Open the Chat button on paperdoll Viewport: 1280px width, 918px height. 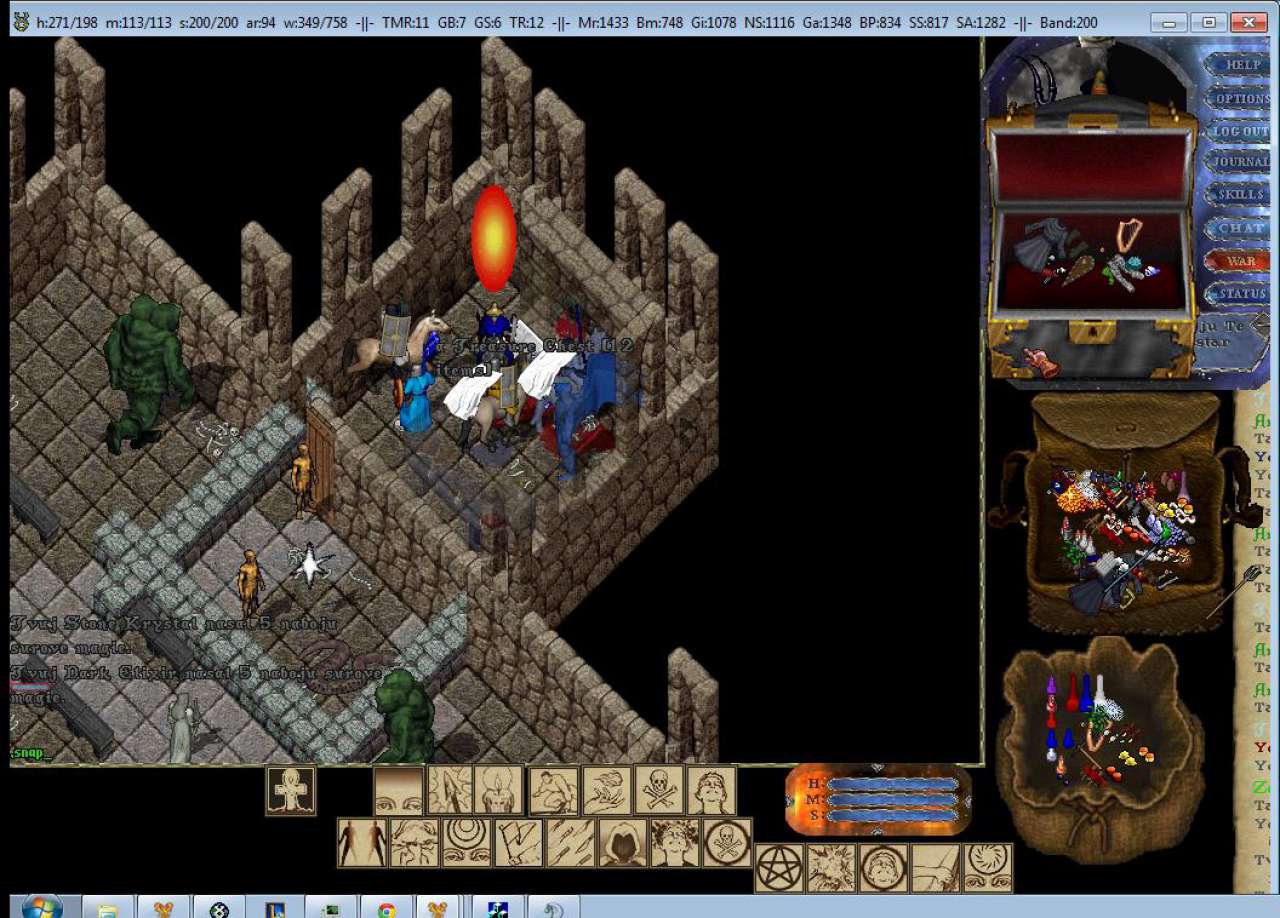pyautogui.click(x=1242, y=228)
